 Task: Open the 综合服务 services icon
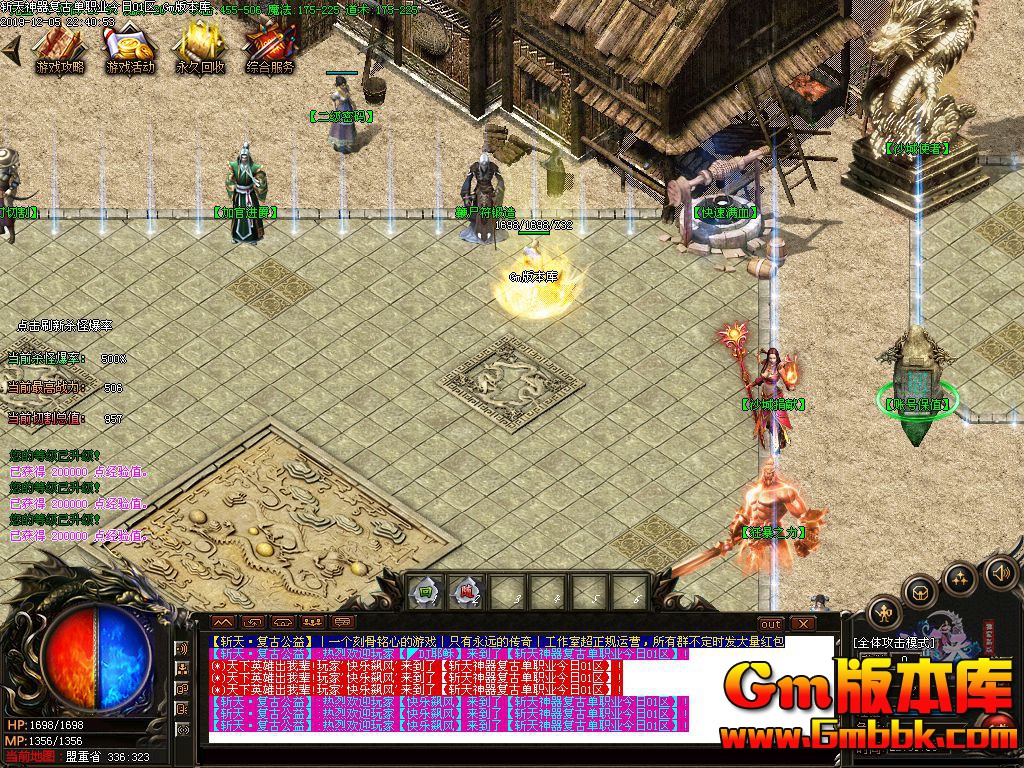tap(270, 48)
